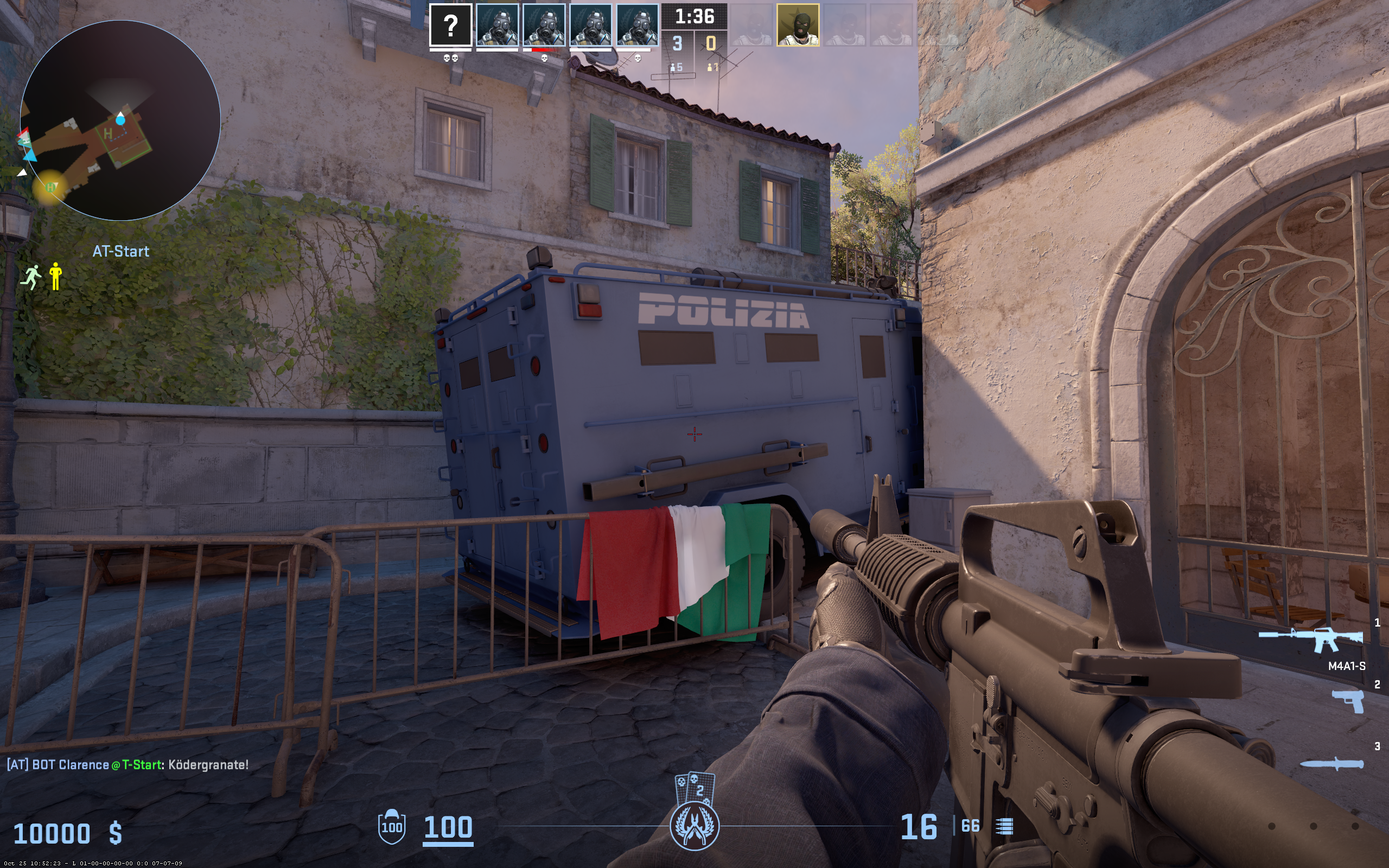This screenshot has height=868, width=1389.
Task: Click the green running figure icon
Action: (x=31, y=277)
